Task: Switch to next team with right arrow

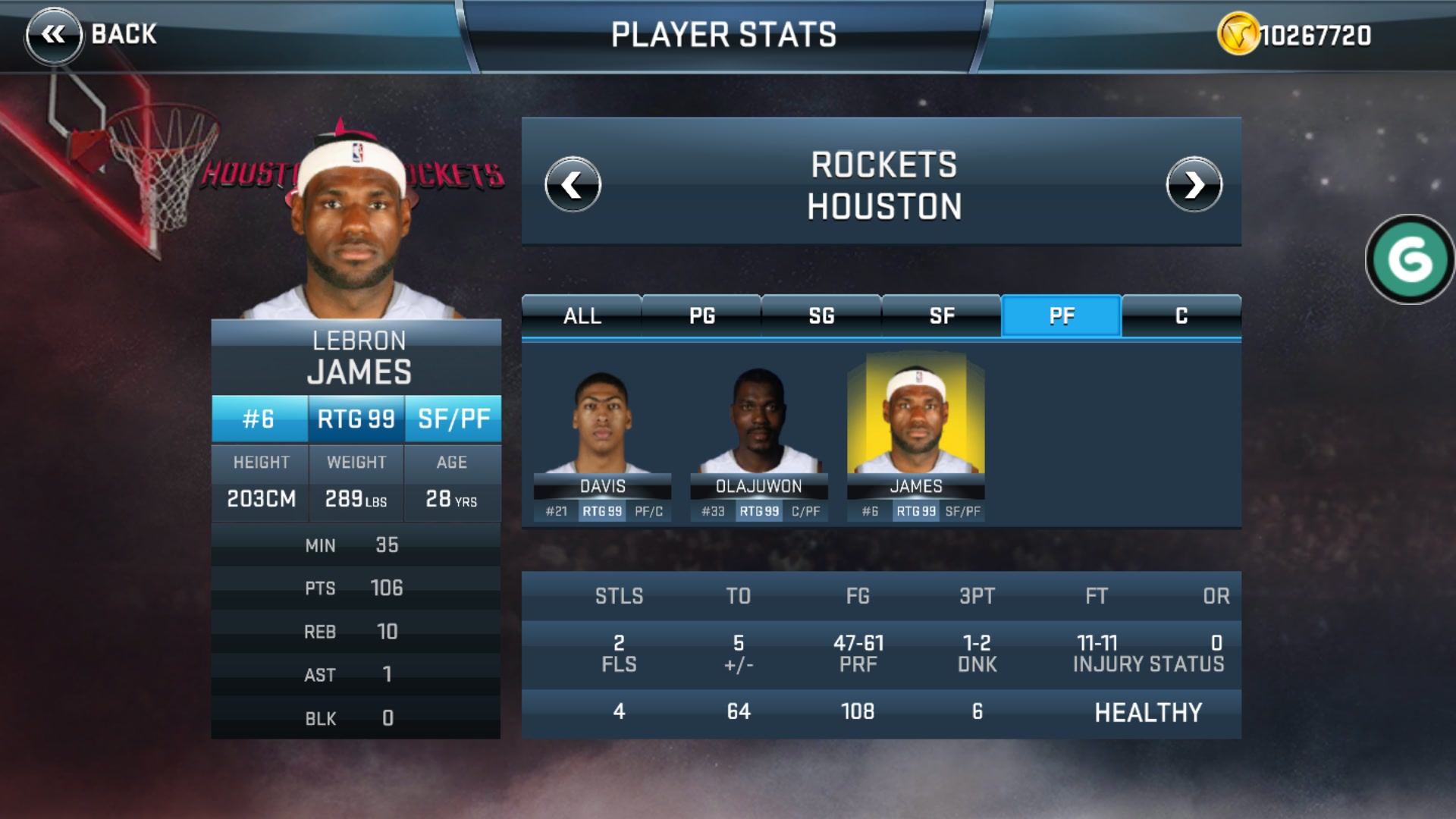Action: 1194,184
